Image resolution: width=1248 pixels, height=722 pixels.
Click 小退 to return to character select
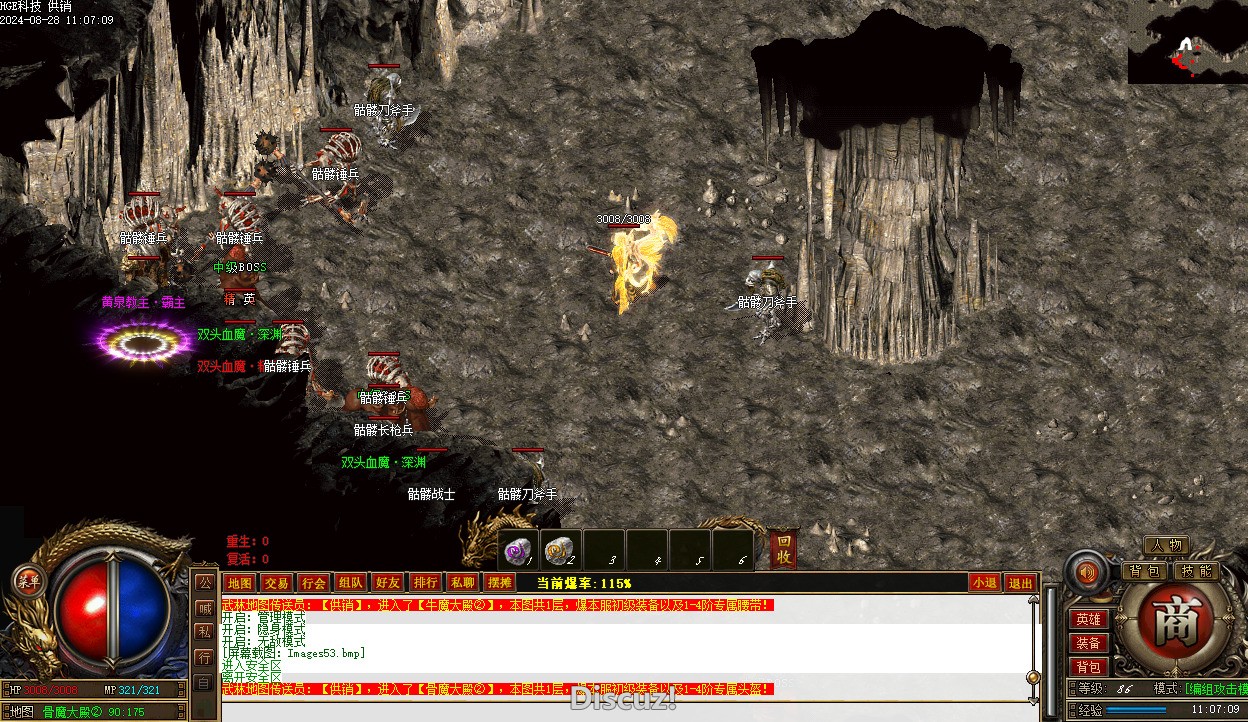(983, 583)
